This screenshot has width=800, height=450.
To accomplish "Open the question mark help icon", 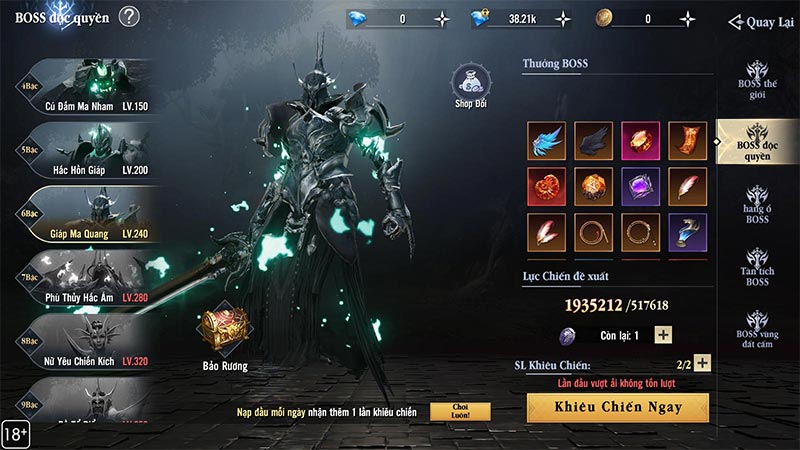I will tap(128, 16).
